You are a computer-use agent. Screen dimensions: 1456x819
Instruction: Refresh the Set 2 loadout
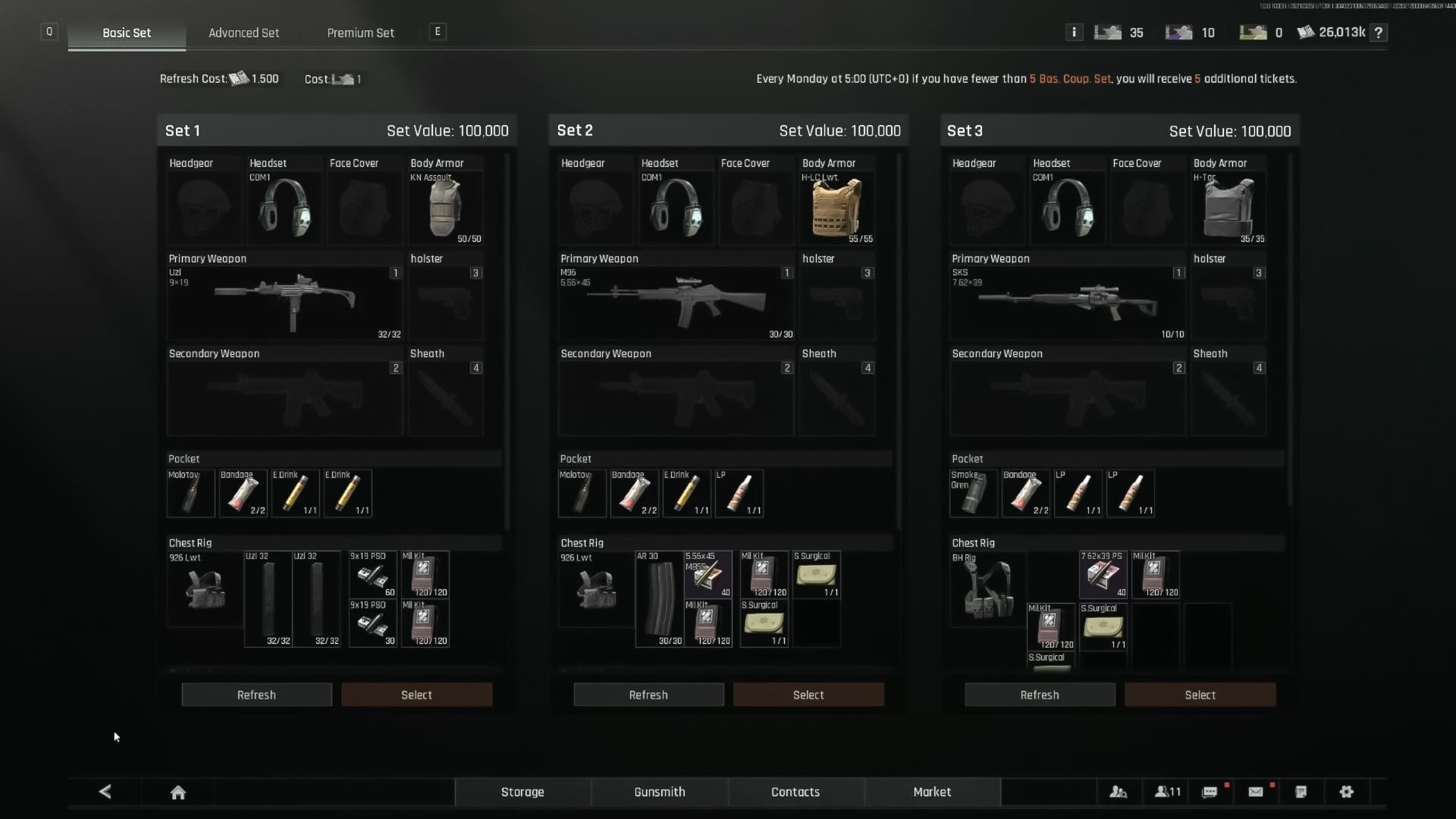click(x=648, y=695)
